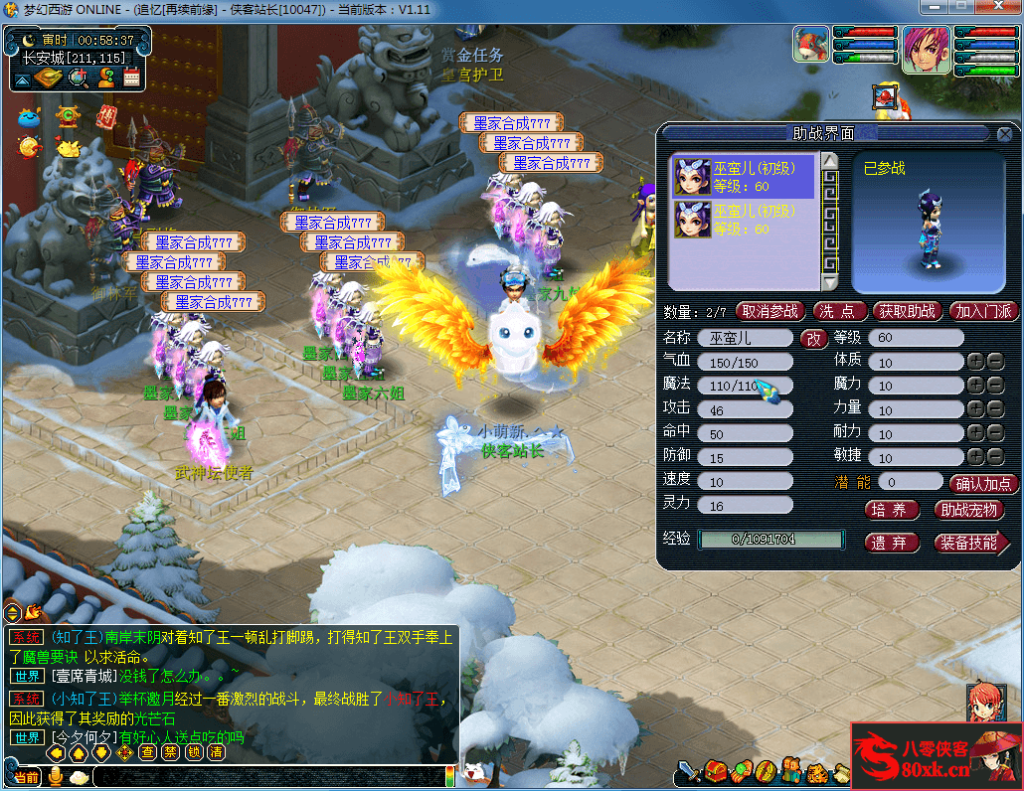Viewport: 1024px width, 791px height.
Task: Rename the companion with the 改 button
Action: click(x=812, y=339)
